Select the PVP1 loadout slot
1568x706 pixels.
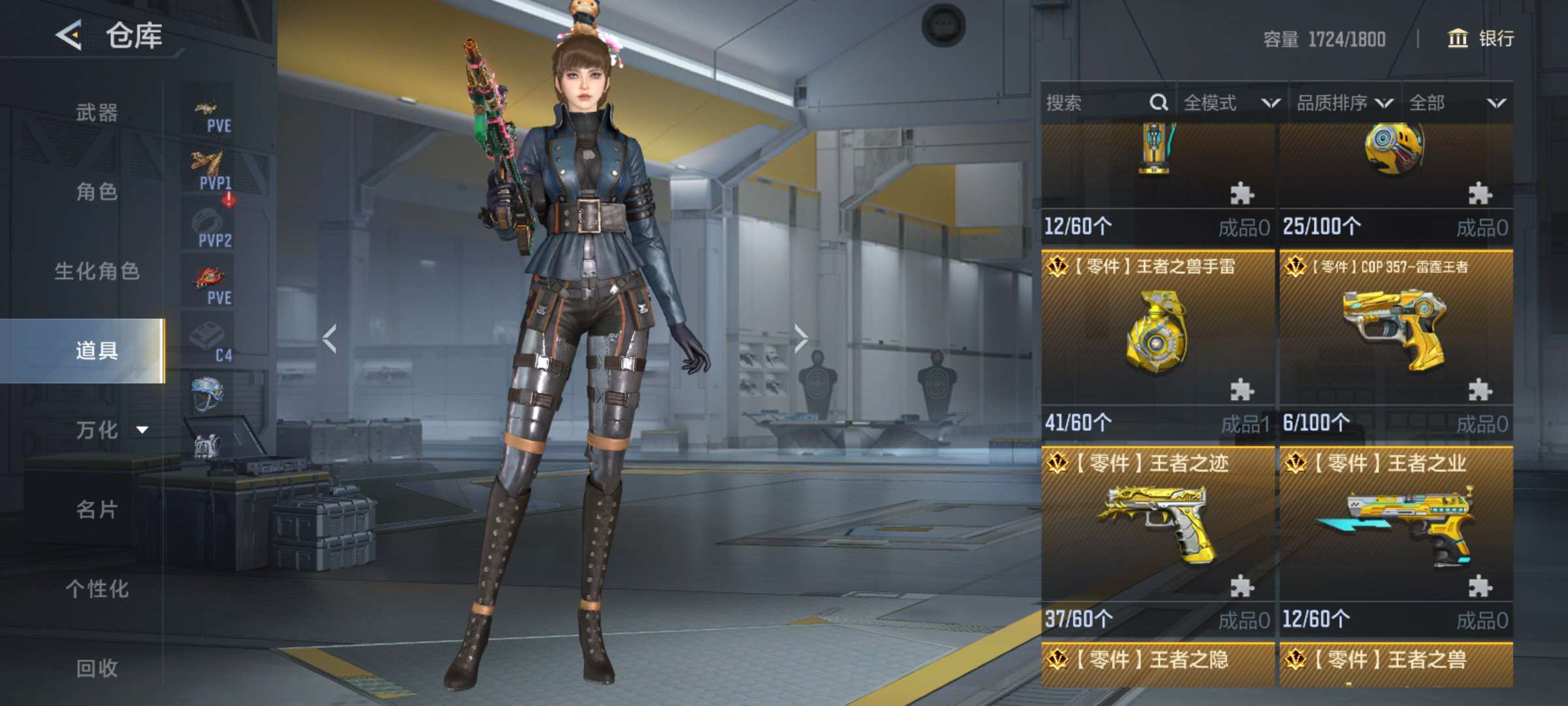pos(210,171)
